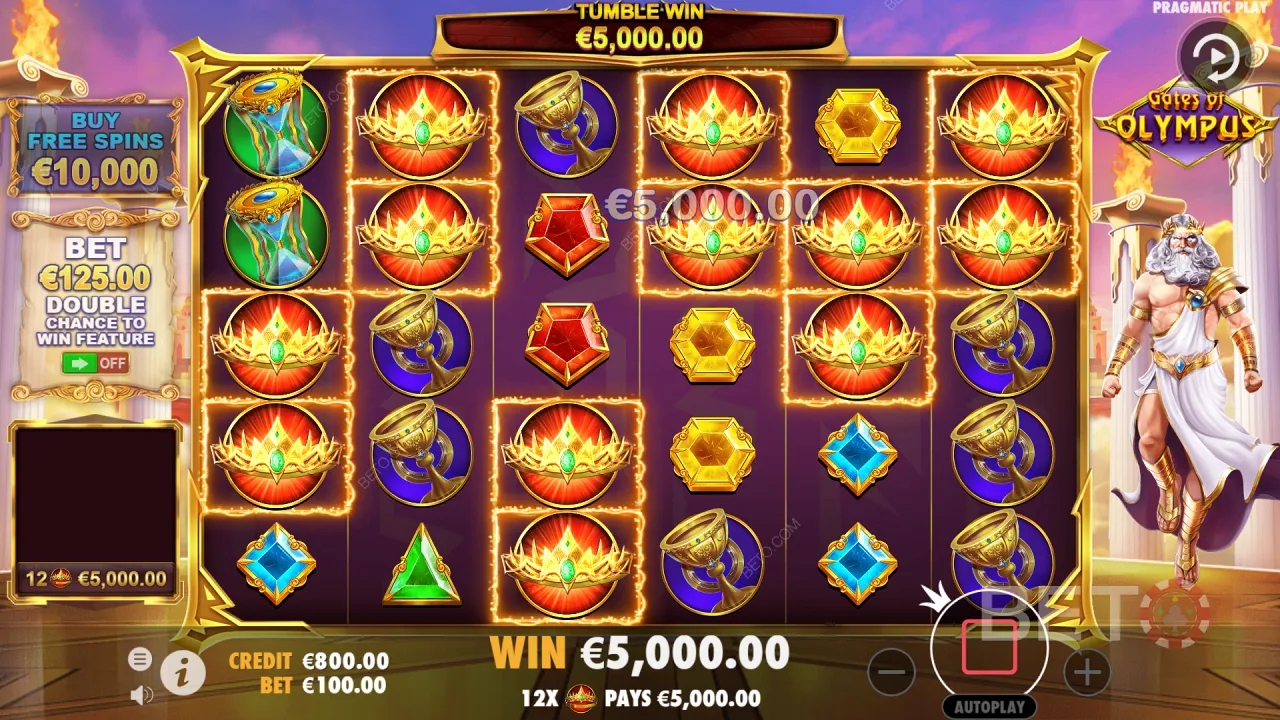Click the TUMBLE WIN €5,000.00 banner

(x=640, y=27)
